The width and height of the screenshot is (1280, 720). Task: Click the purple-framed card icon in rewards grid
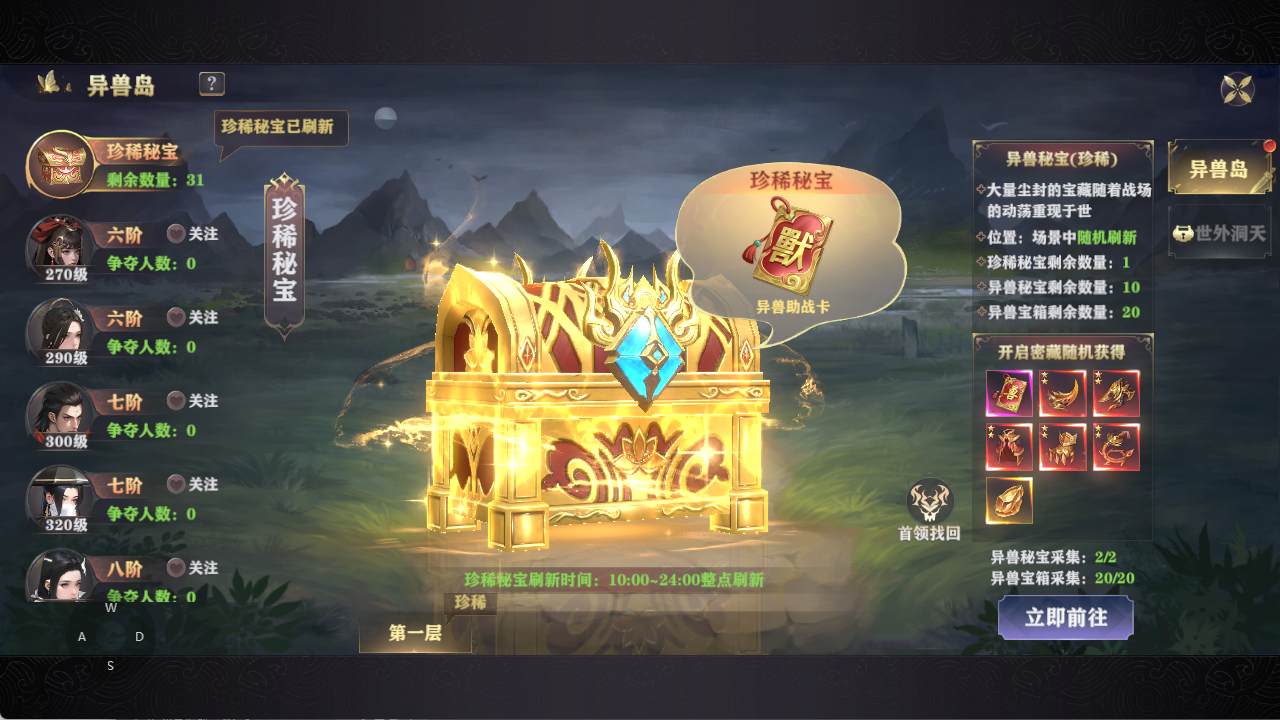(x=1009, y=394)
